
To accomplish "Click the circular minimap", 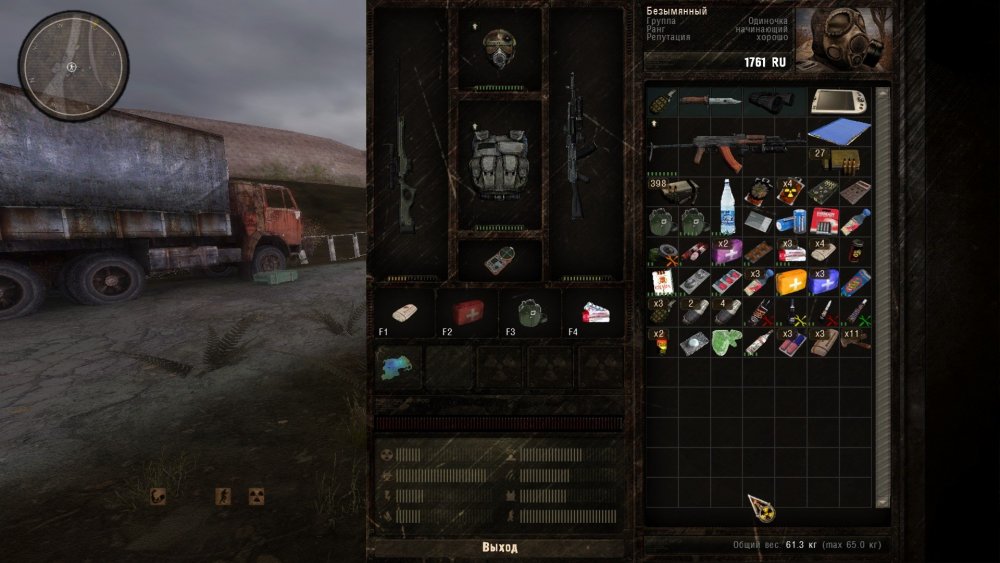I will tap(73, 66).
